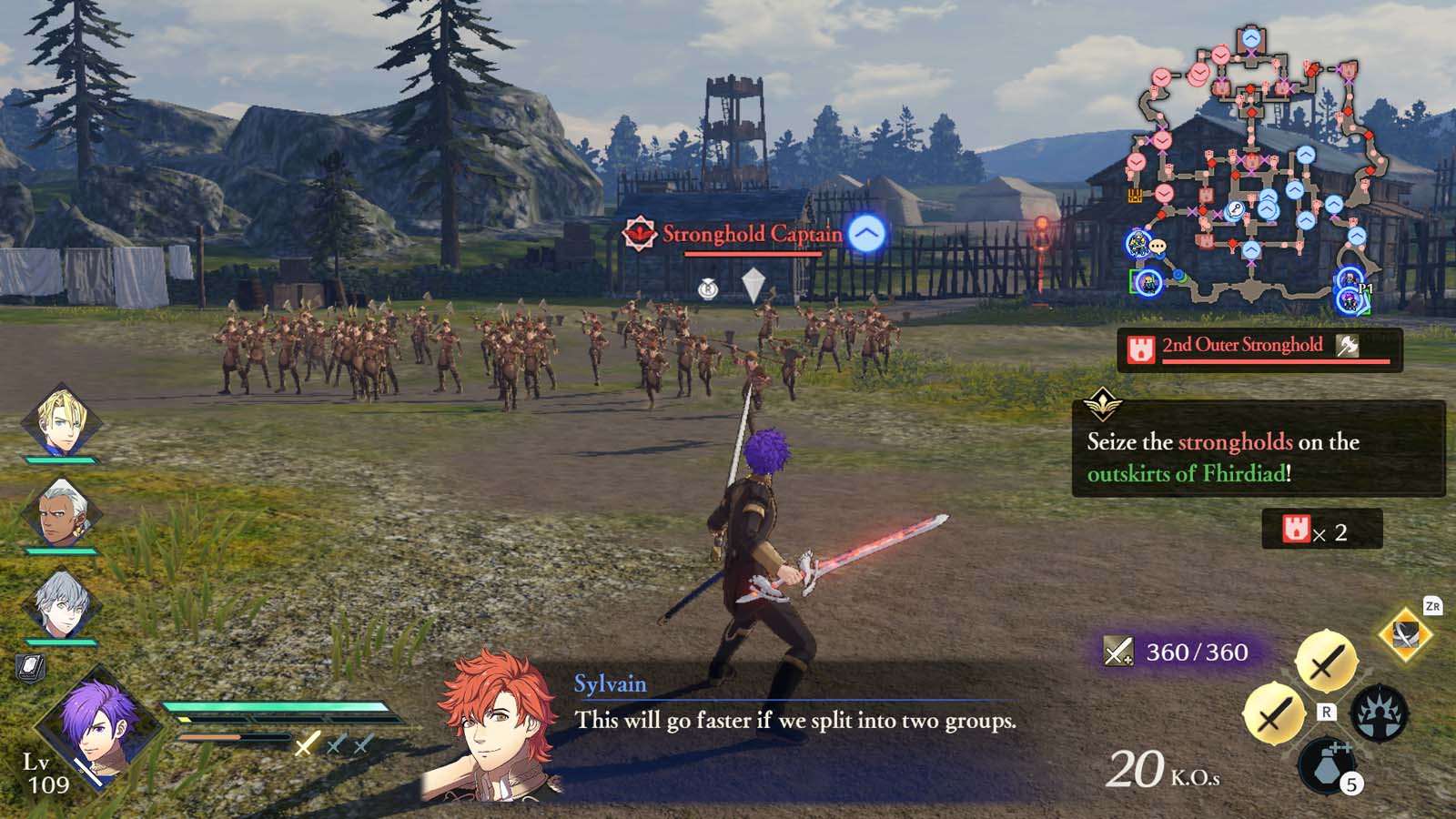Screen dimensions: 1456x819
Task: Select the axe icon on the stronghold banner
Action: point(1349,345)
